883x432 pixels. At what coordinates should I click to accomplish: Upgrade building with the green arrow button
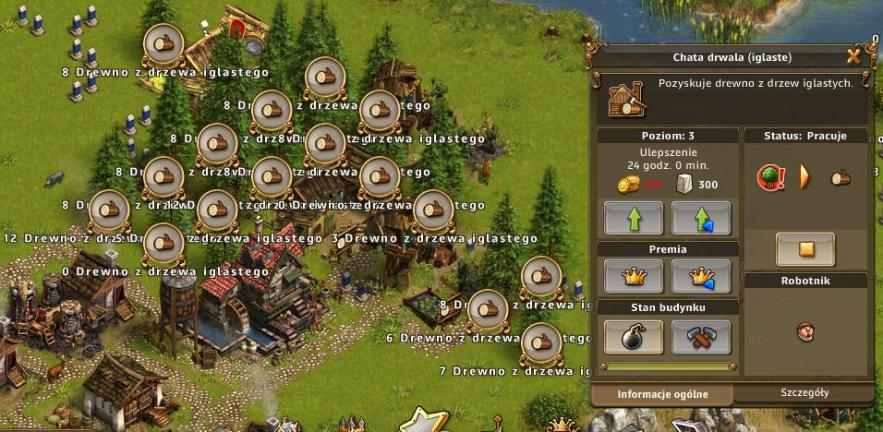point(633,217)
